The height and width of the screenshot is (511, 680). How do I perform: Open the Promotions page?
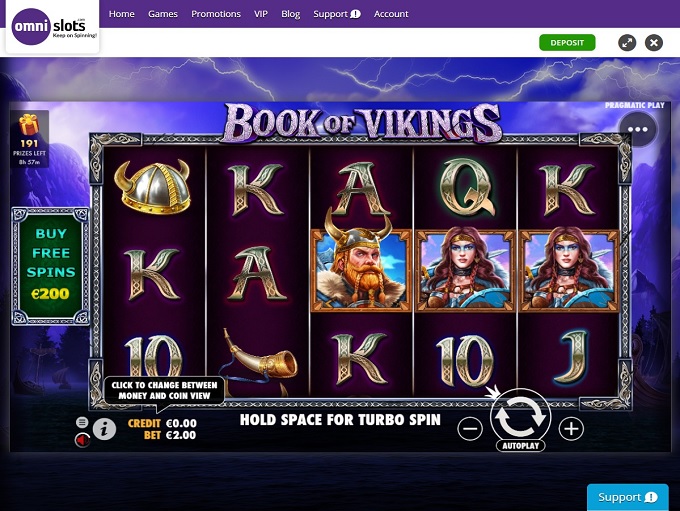click(216, 14)
